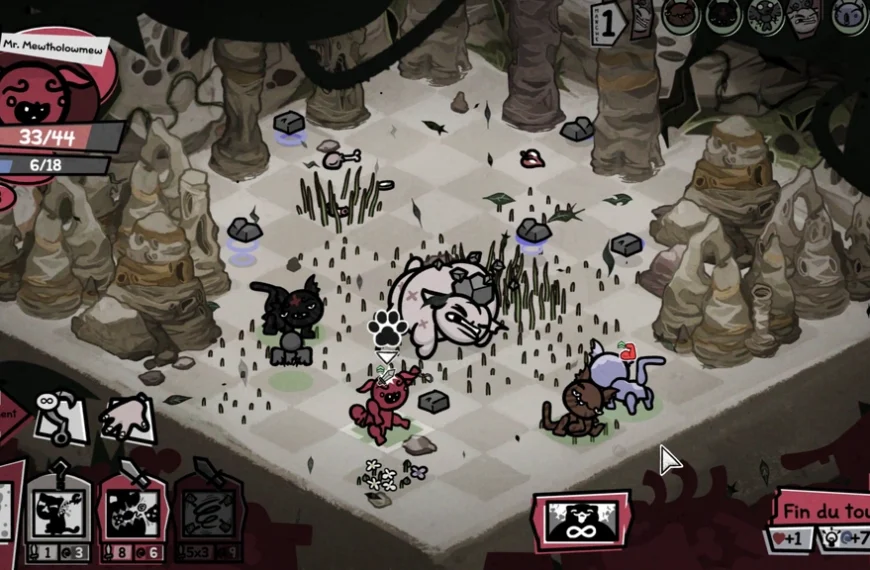Viewport: 870px width, 570px height.
Task: Pick the black cat turn order portrait
Action: pyautogui.click(x=723, y=15)
